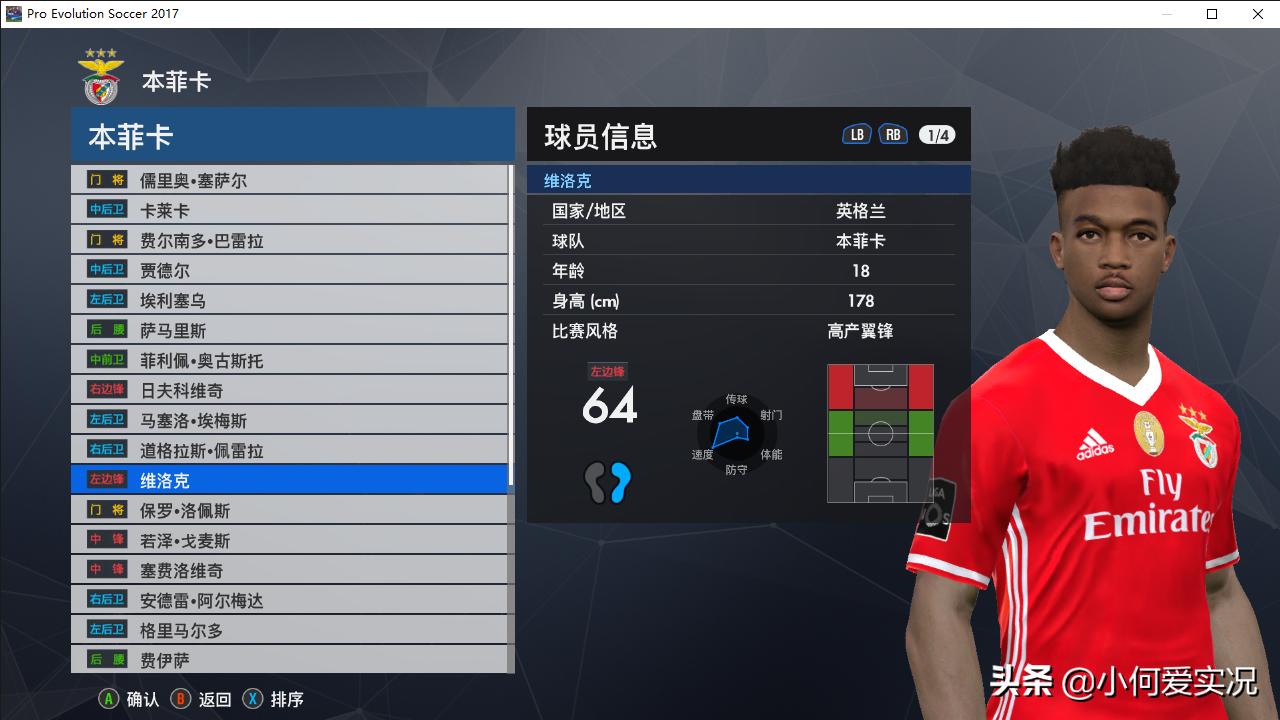Click the 球员信息 panel header
This screenshot has width=1280, height=720.
pyautogui.click(x=601, y=136)
